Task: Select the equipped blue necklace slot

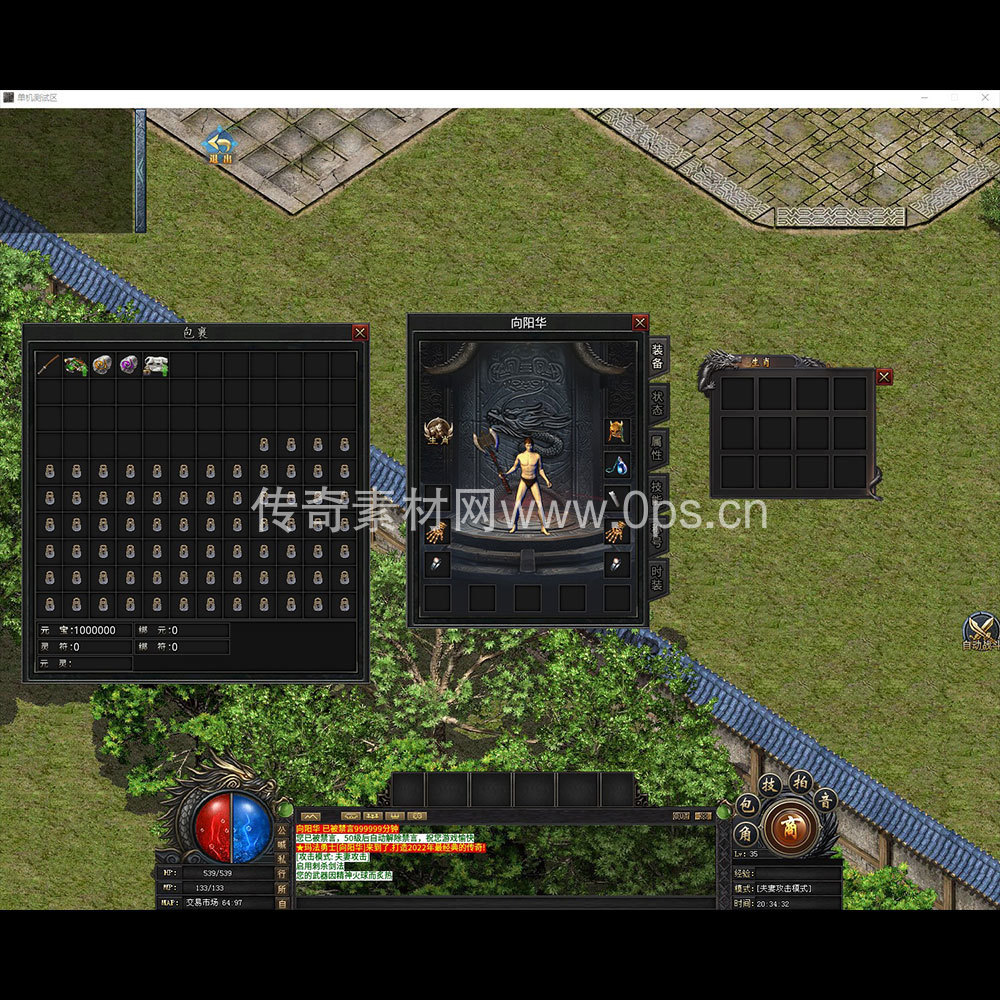Action: (617, 466)
